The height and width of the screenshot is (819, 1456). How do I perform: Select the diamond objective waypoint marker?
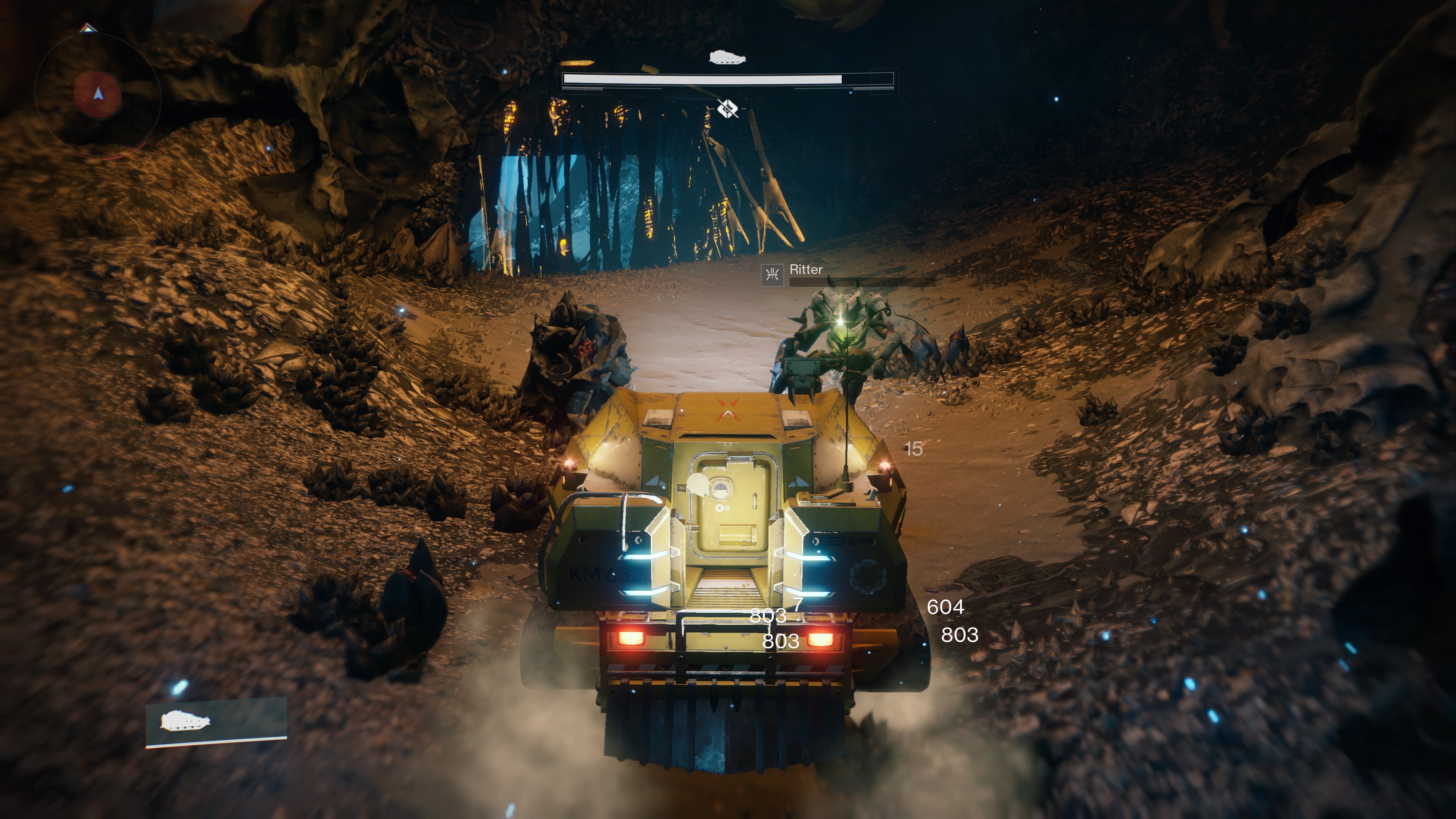[728, 107]
